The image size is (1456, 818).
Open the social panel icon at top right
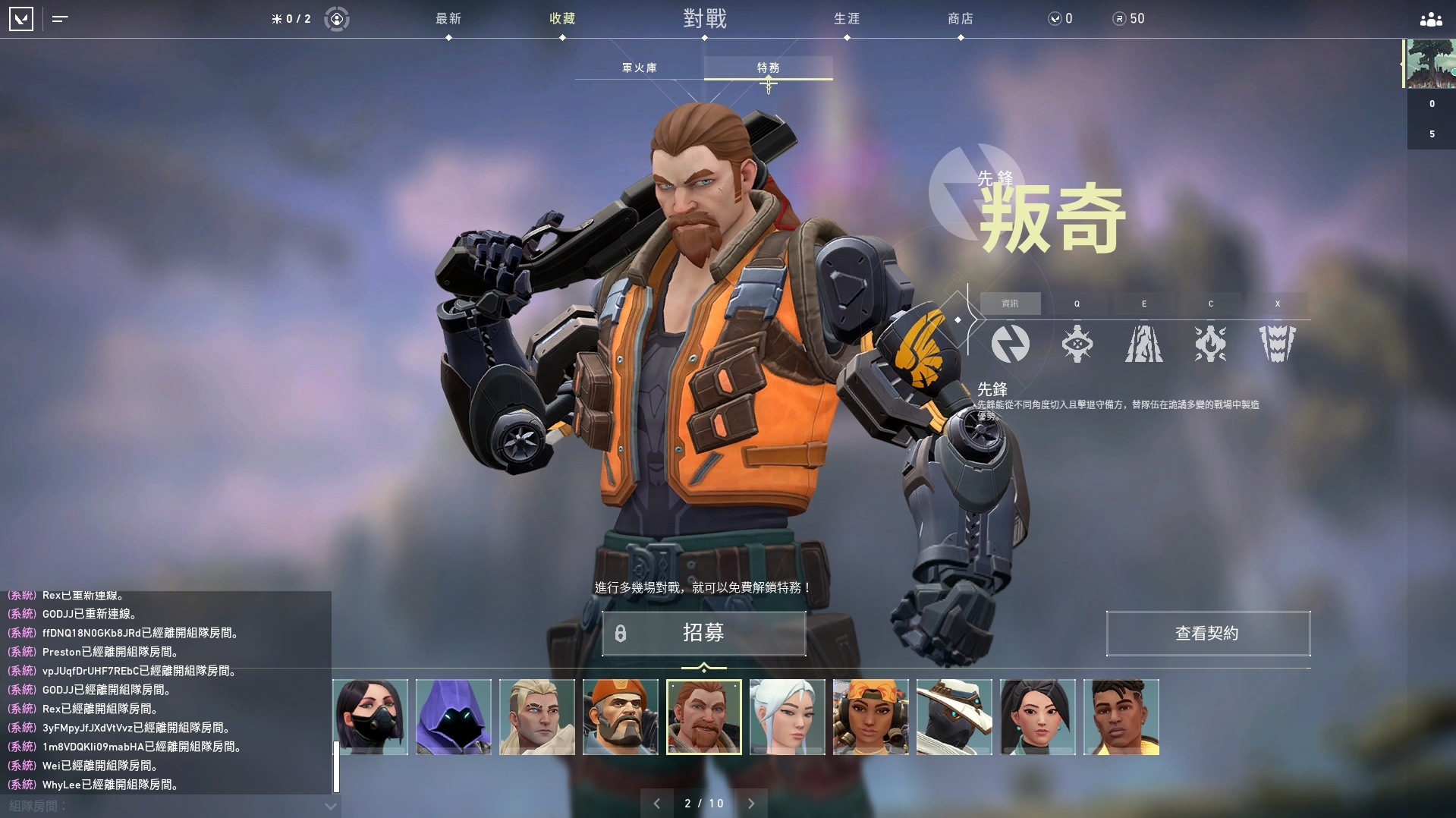(1429, 19)
